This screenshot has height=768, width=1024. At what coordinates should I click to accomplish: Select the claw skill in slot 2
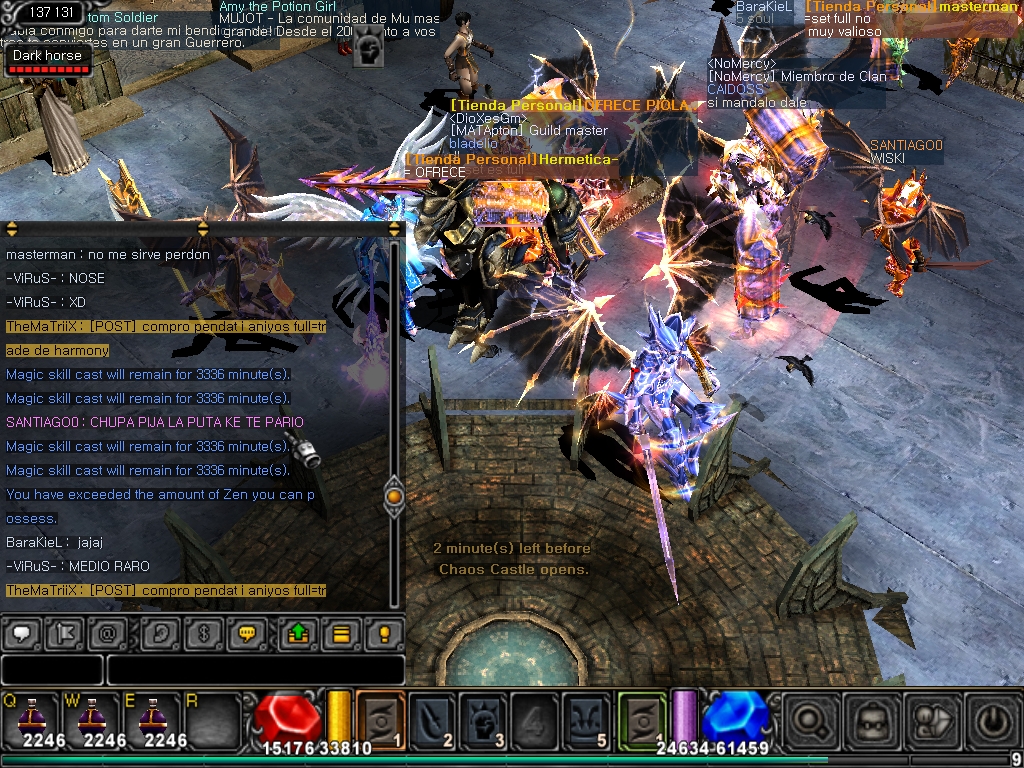point(433,718)
